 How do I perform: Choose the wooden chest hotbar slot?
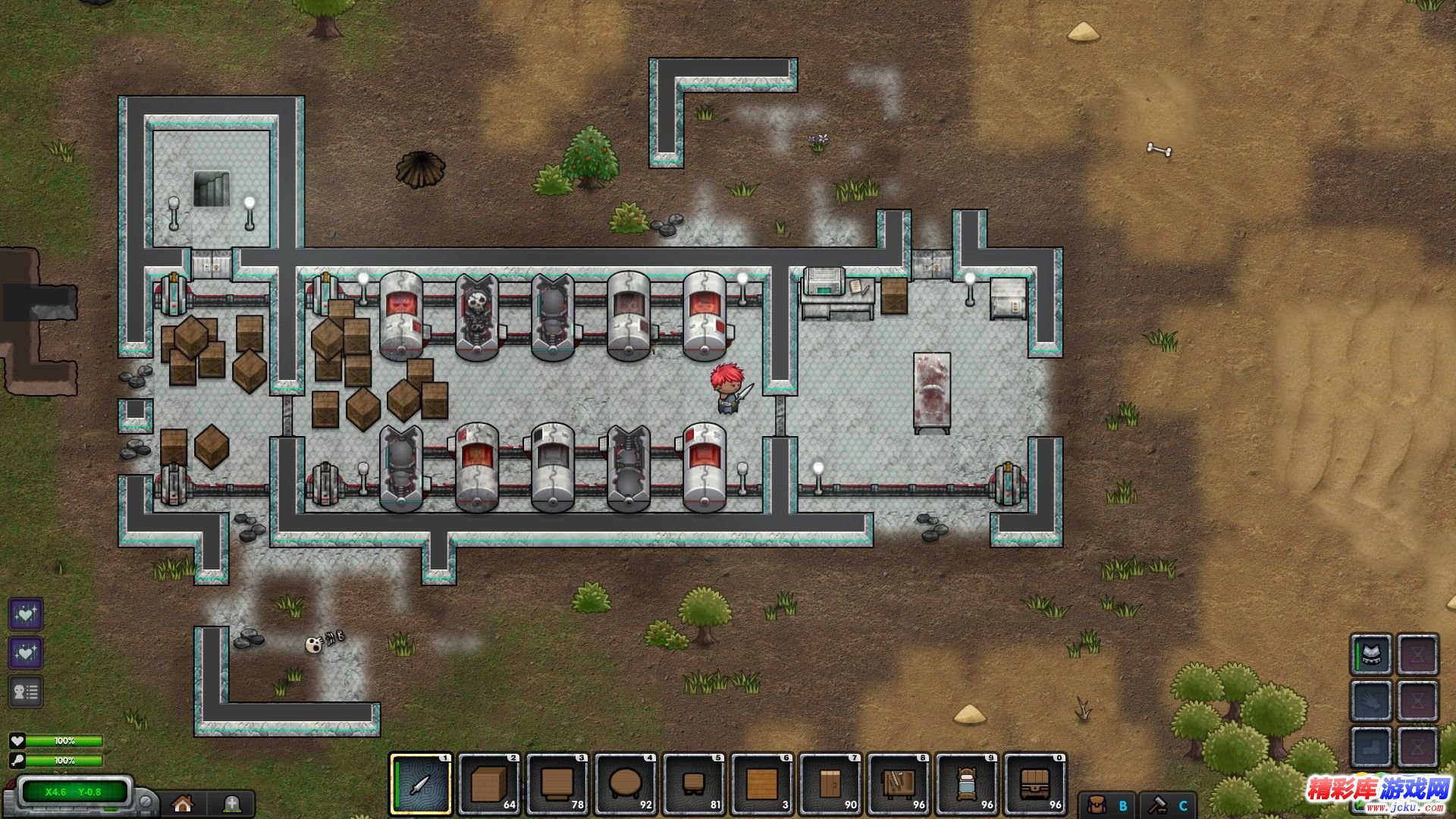point(1035,784)
